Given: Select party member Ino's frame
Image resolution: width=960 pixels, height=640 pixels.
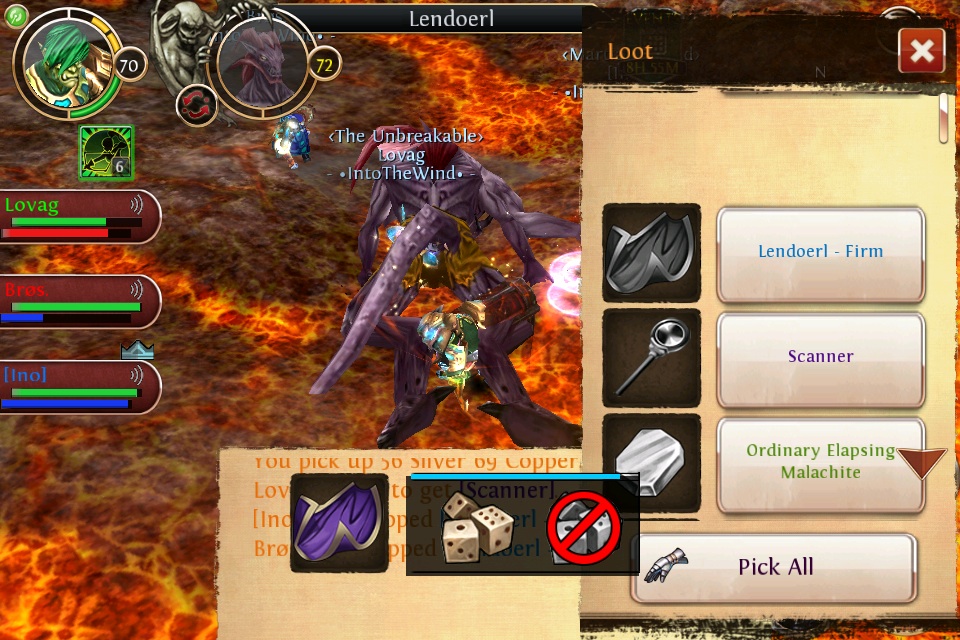Looking at the screenshot, I should (x=78, y=387).
